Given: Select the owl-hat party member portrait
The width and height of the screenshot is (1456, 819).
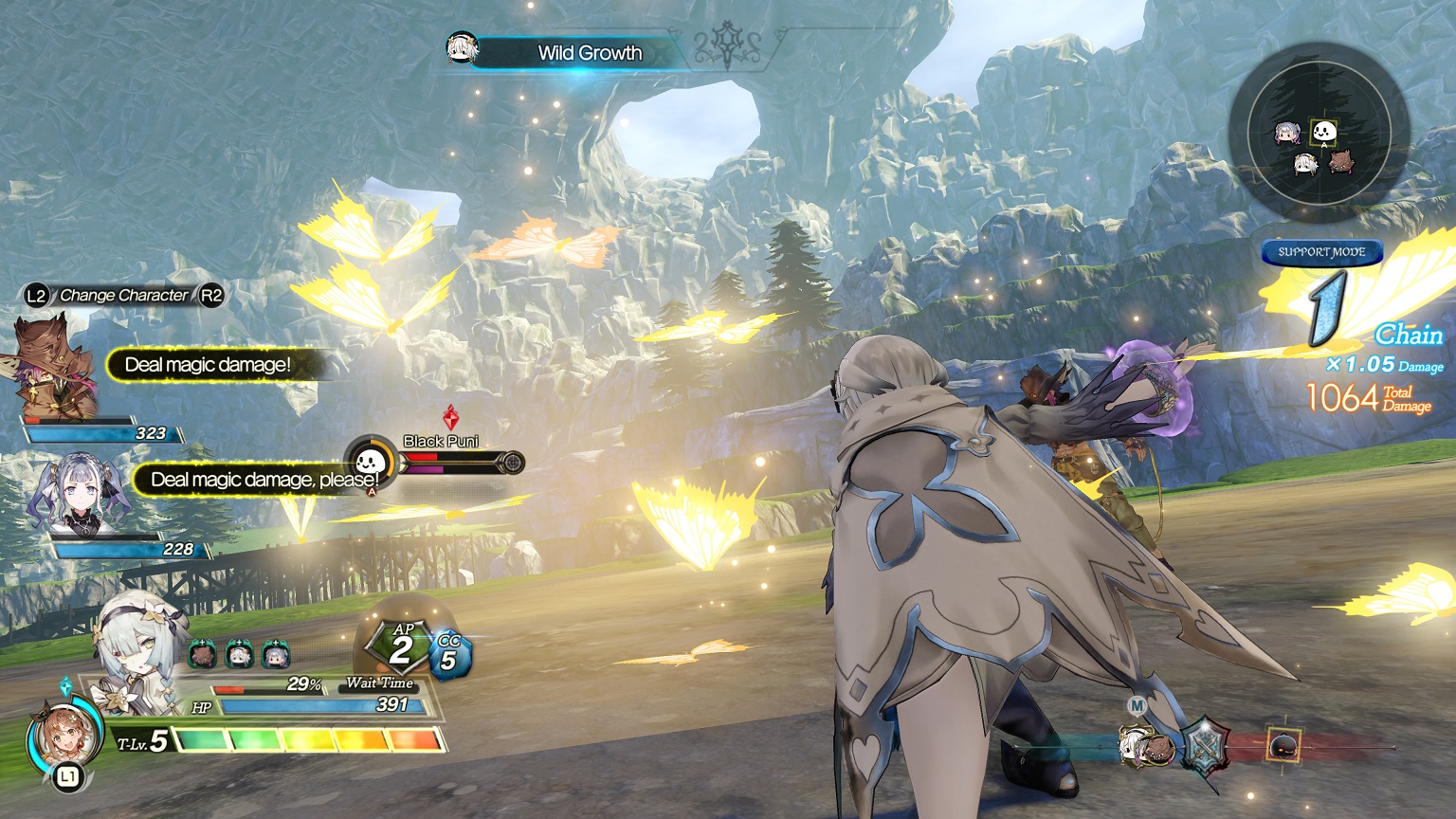Looking at the screenshot, I should (x=55, y=372).
